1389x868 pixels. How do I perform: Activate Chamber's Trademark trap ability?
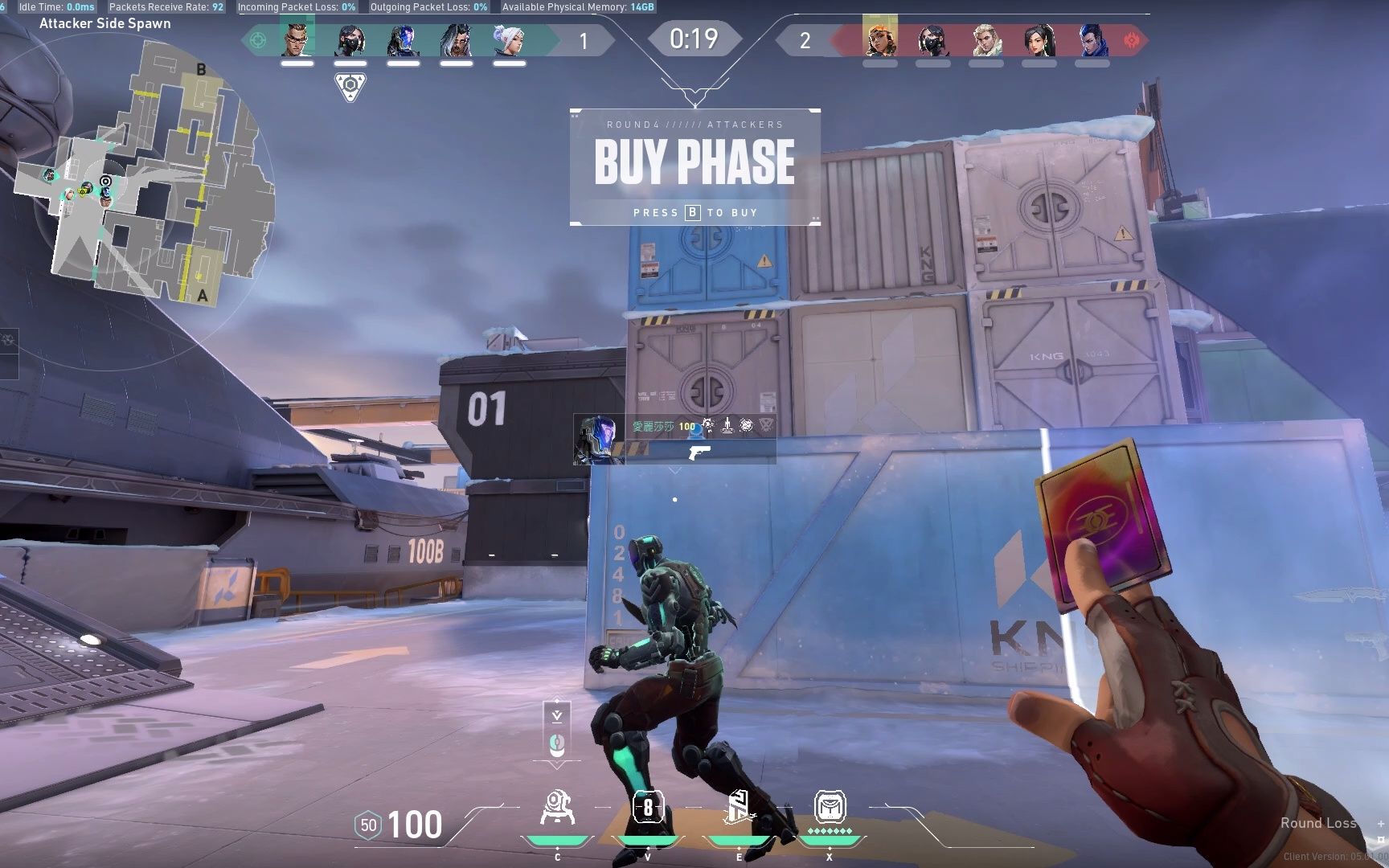pos(557,807)
